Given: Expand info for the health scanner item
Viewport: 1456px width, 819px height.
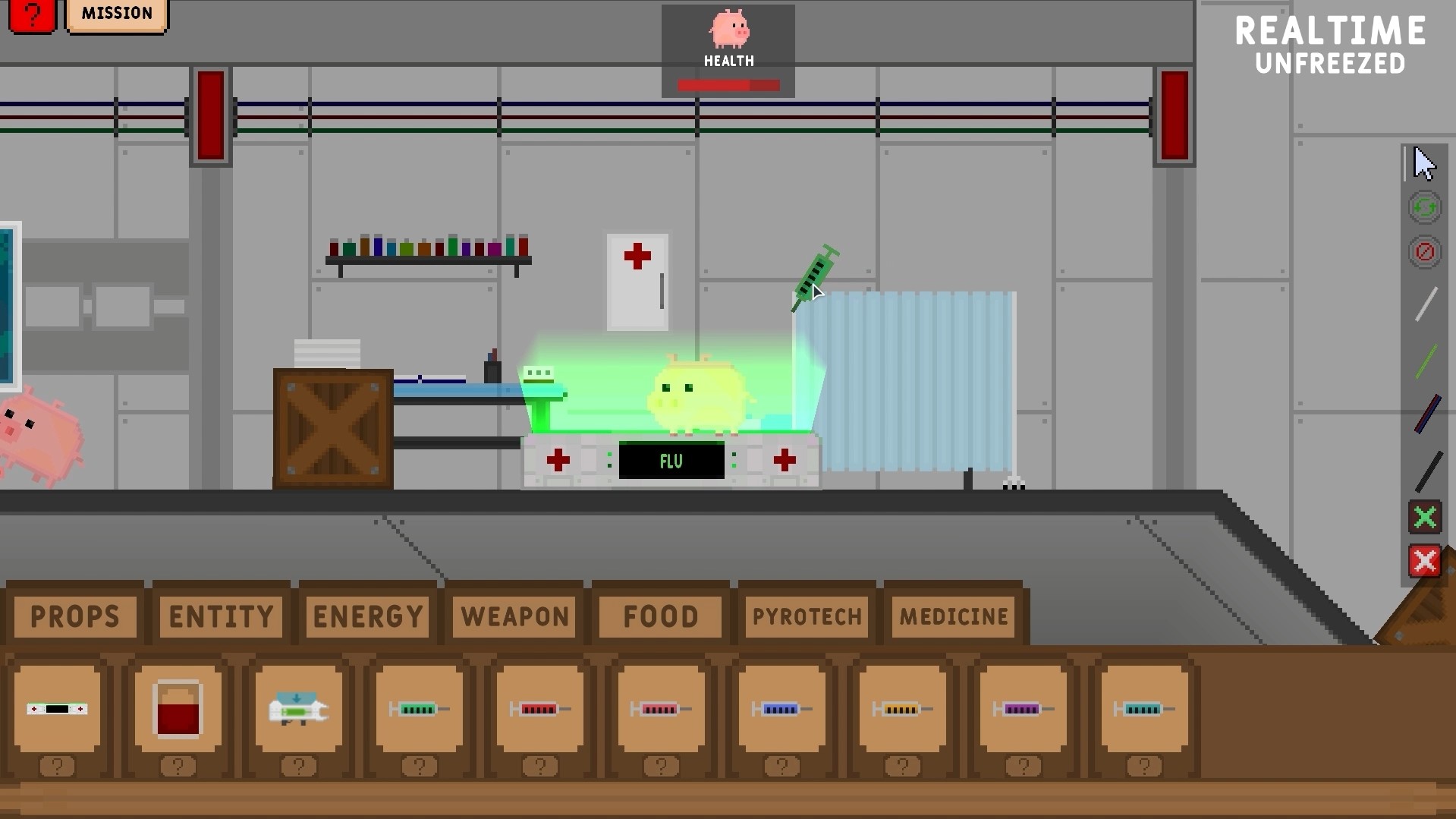Looking at the screenshot, I should pyautogui.click(x=58, y=767).
